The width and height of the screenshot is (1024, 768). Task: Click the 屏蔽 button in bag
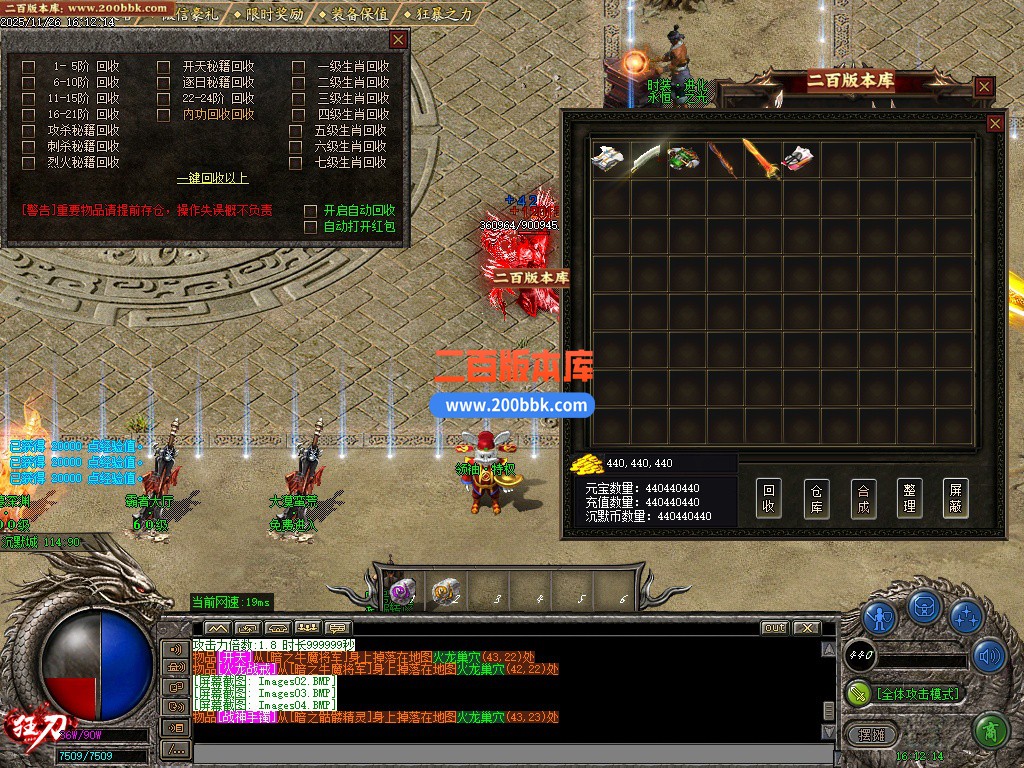pos(956,498)
